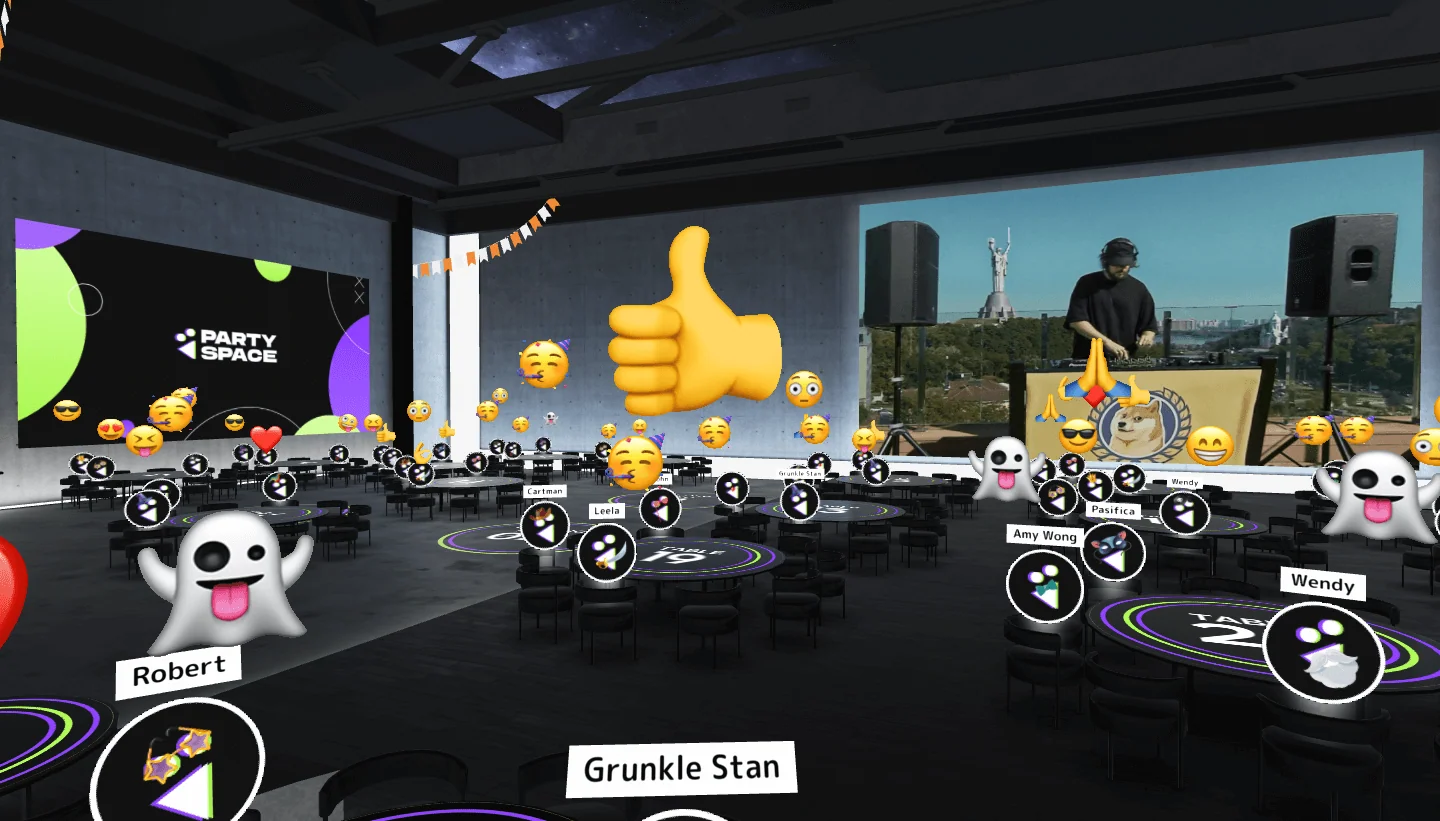Select Grunkle Stan's avatar near Table 23
1440x821 pixels.
click(x=799, y=500)
